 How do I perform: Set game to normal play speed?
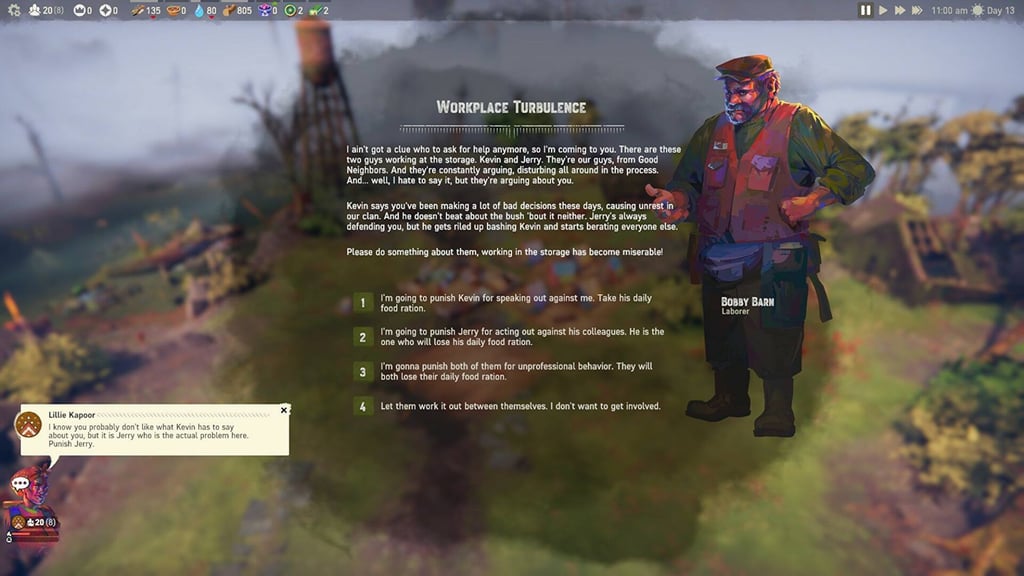pyautogui.click(x=882, y=10)
